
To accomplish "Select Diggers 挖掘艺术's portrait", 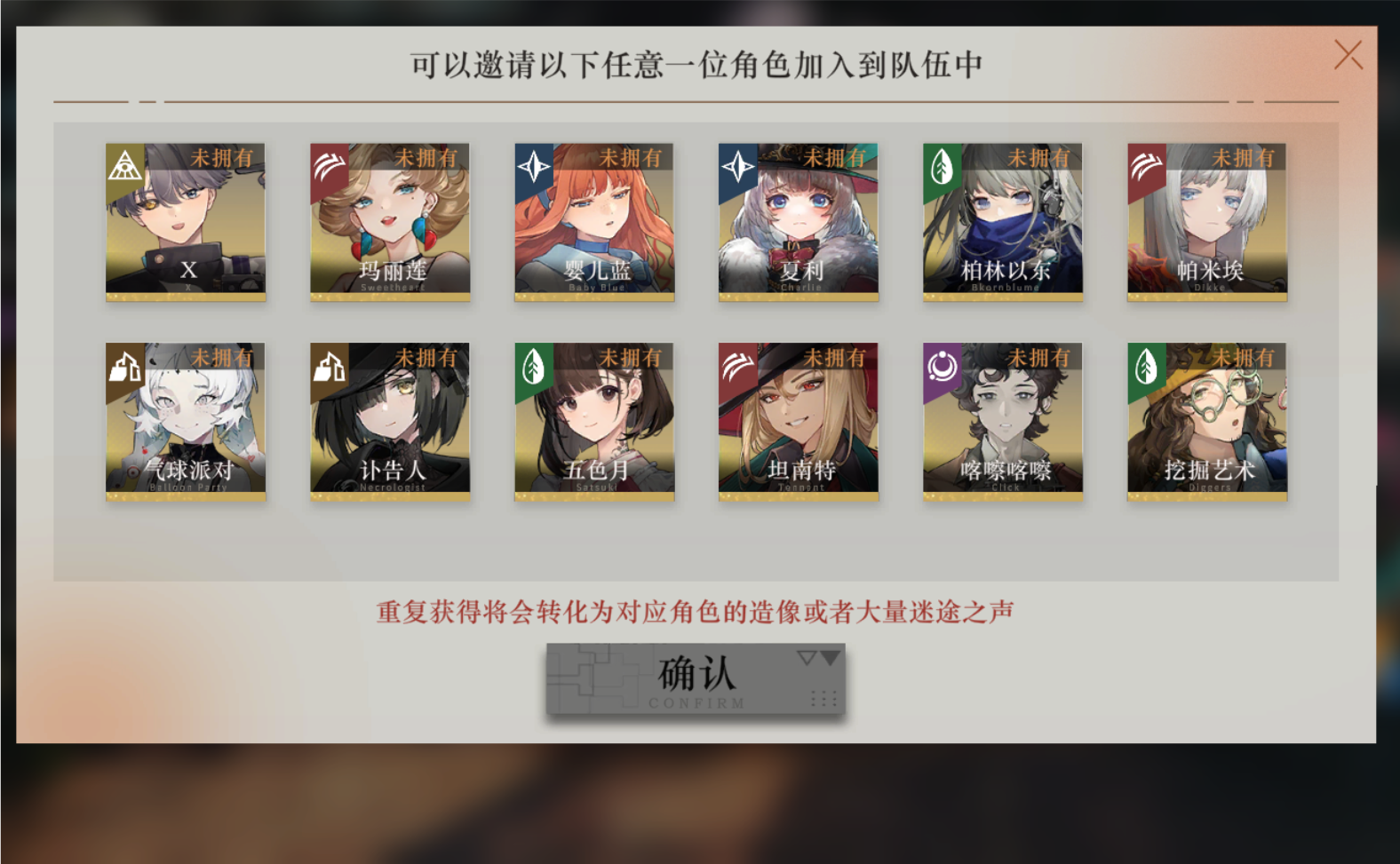I will (1206, 422).
